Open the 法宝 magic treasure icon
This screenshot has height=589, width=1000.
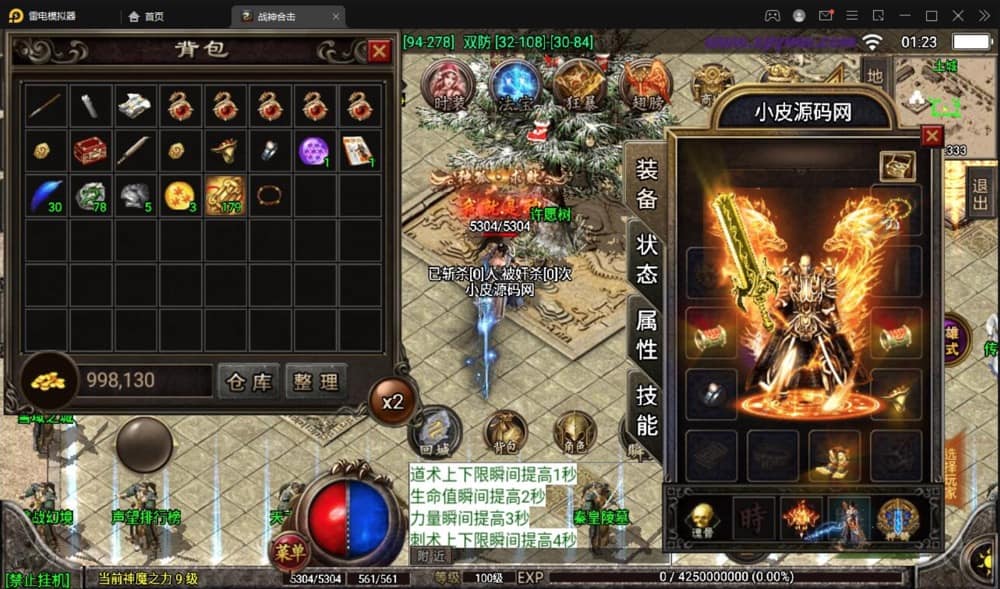[516, 85]
